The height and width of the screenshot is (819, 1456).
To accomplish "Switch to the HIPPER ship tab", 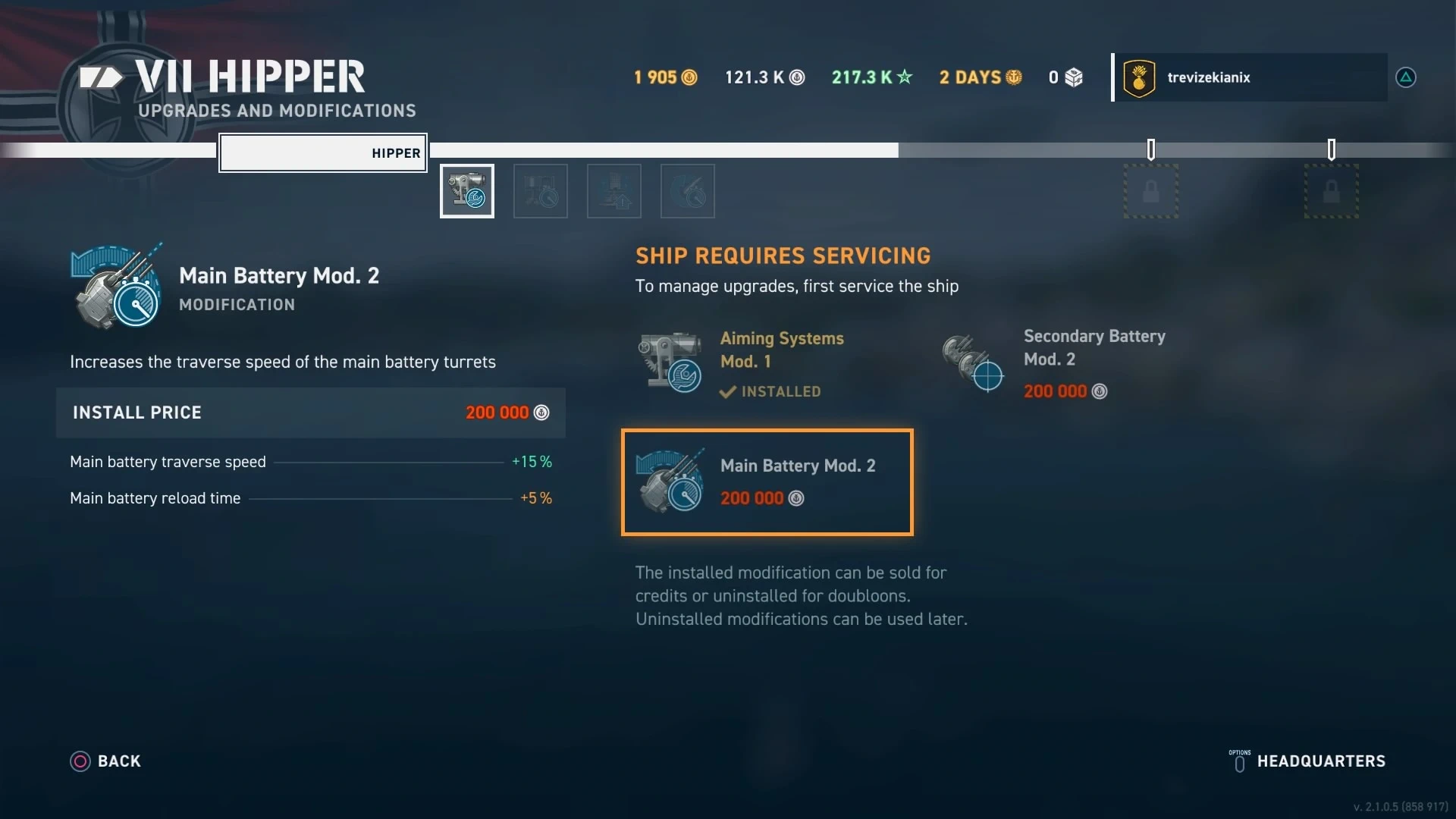I will (323, 153).
